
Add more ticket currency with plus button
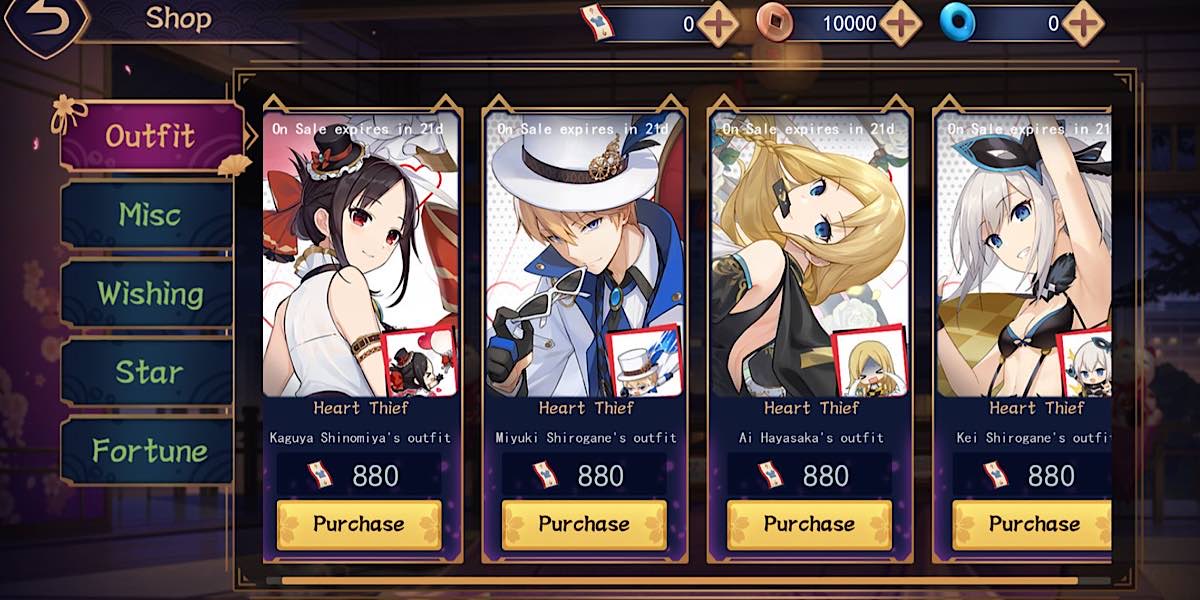coord(717,24)
